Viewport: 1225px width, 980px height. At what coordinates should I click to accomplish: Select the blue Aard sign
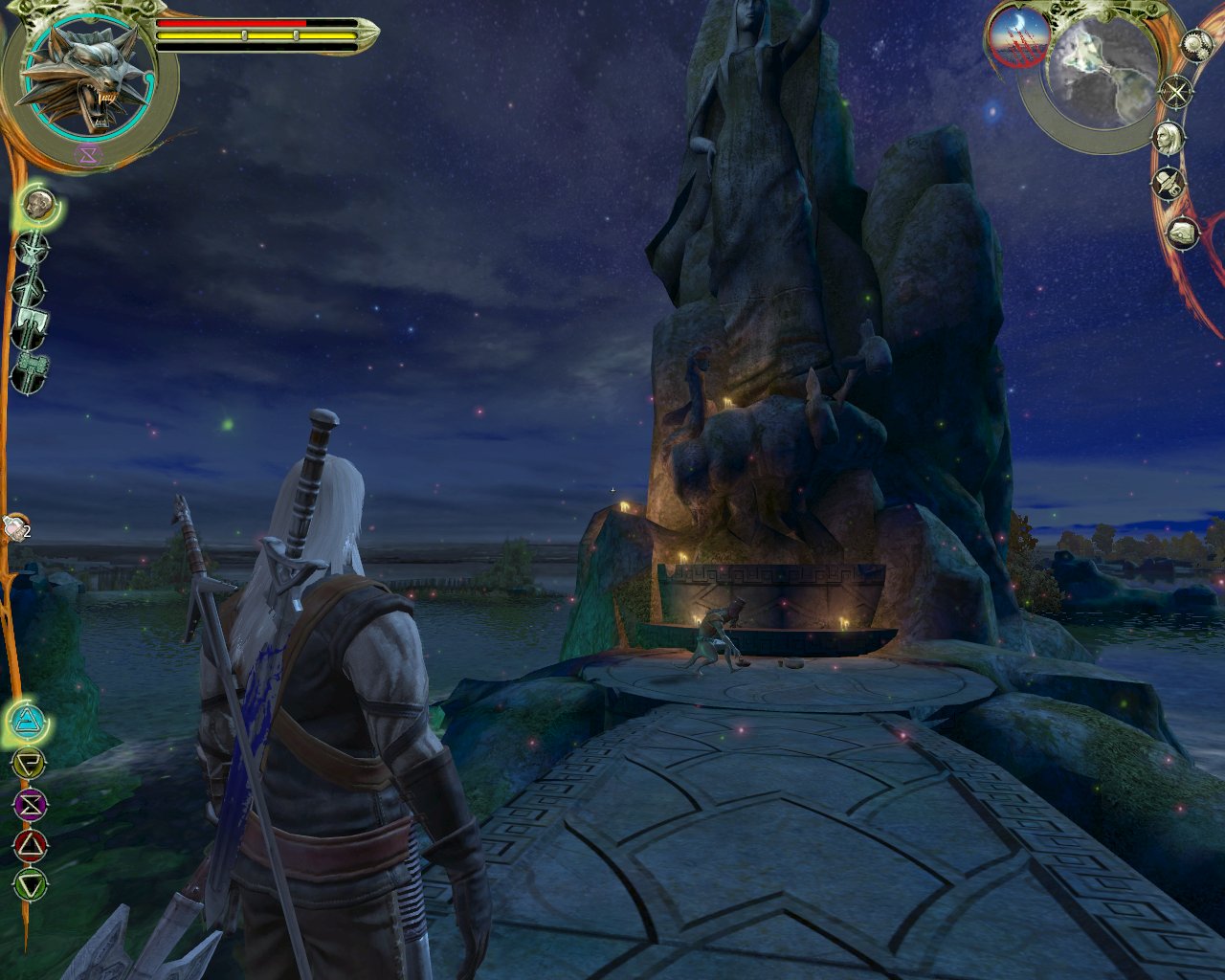pyautogui.click(x=29, y=720)
